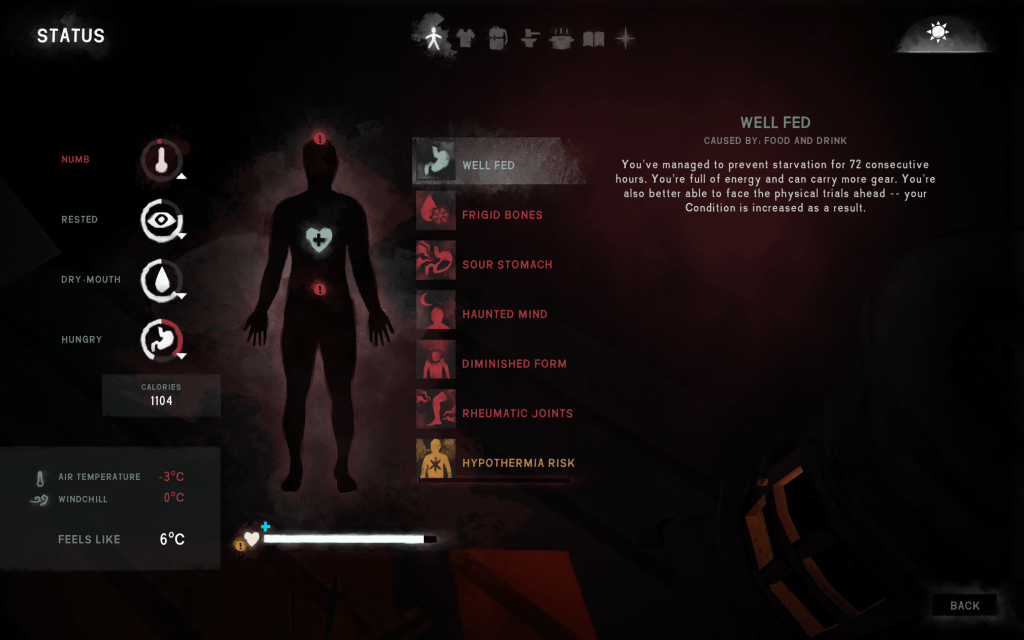Select the Frigid Bones affliction
Viewport: 1024px width, 640px height.
point(498,214)
